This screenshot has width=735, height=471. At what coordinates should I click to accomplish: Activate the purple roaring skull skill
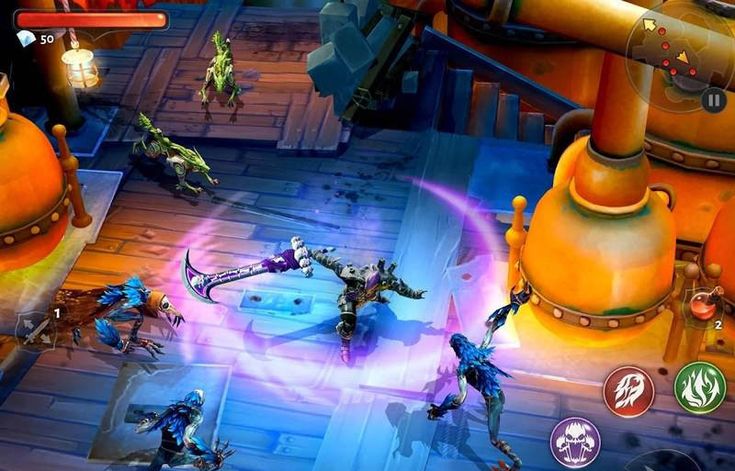[x=575, y=442]
